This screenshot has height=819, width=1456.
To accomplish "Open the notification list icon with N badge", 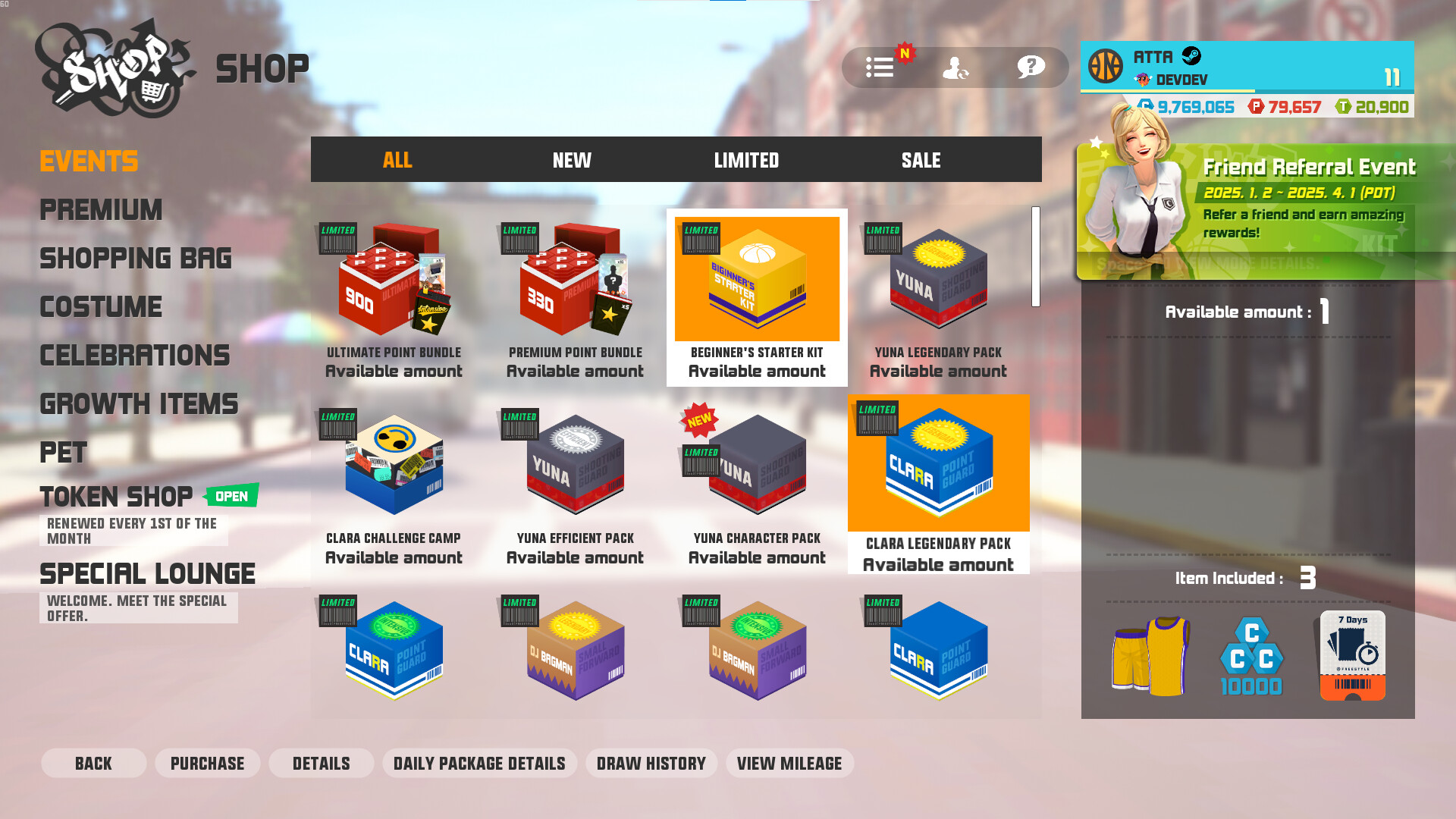I will [x=880, y=67].
